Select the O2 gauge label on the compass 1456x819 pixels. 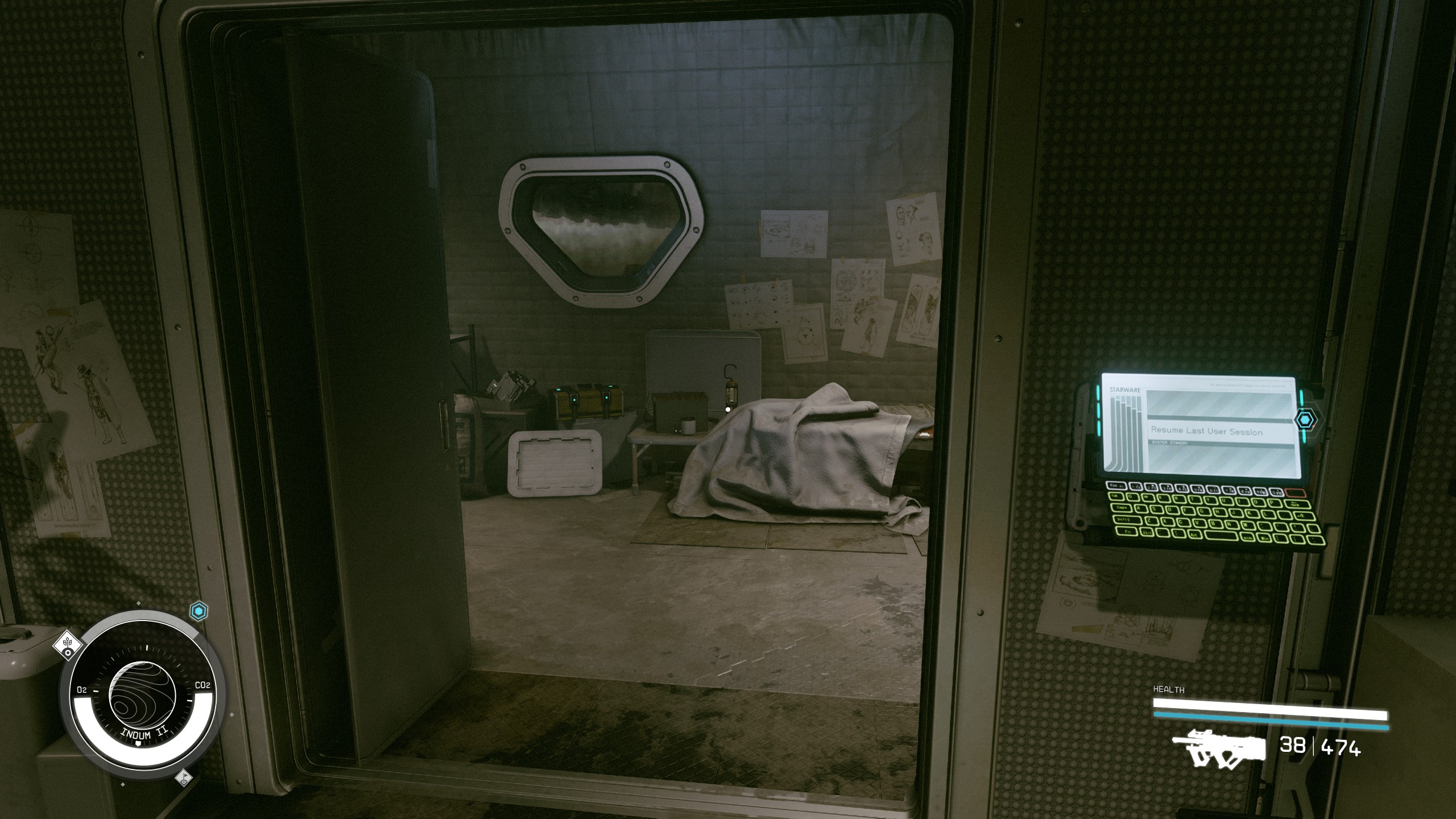click(x=82, y=689)
